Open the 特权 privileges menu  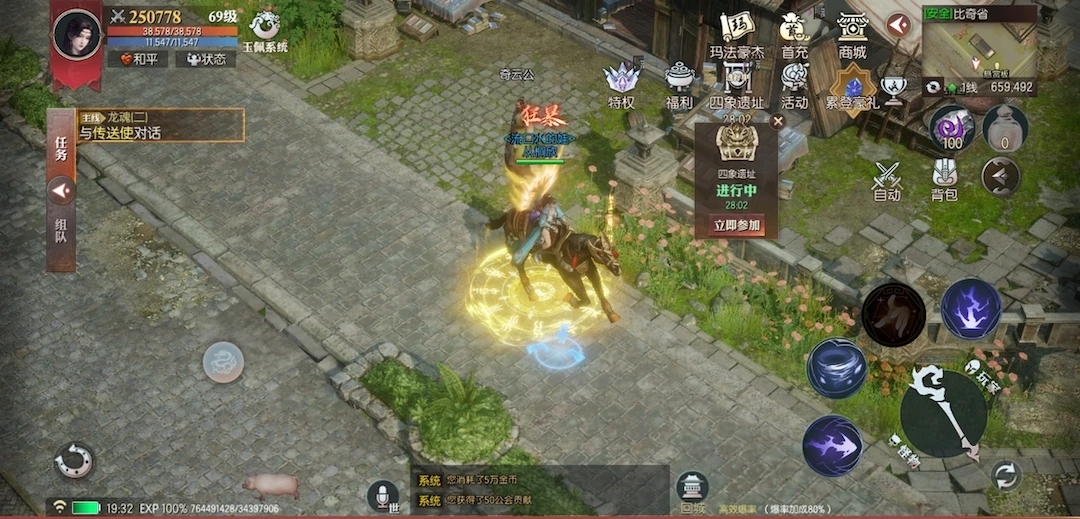[622, 85]
